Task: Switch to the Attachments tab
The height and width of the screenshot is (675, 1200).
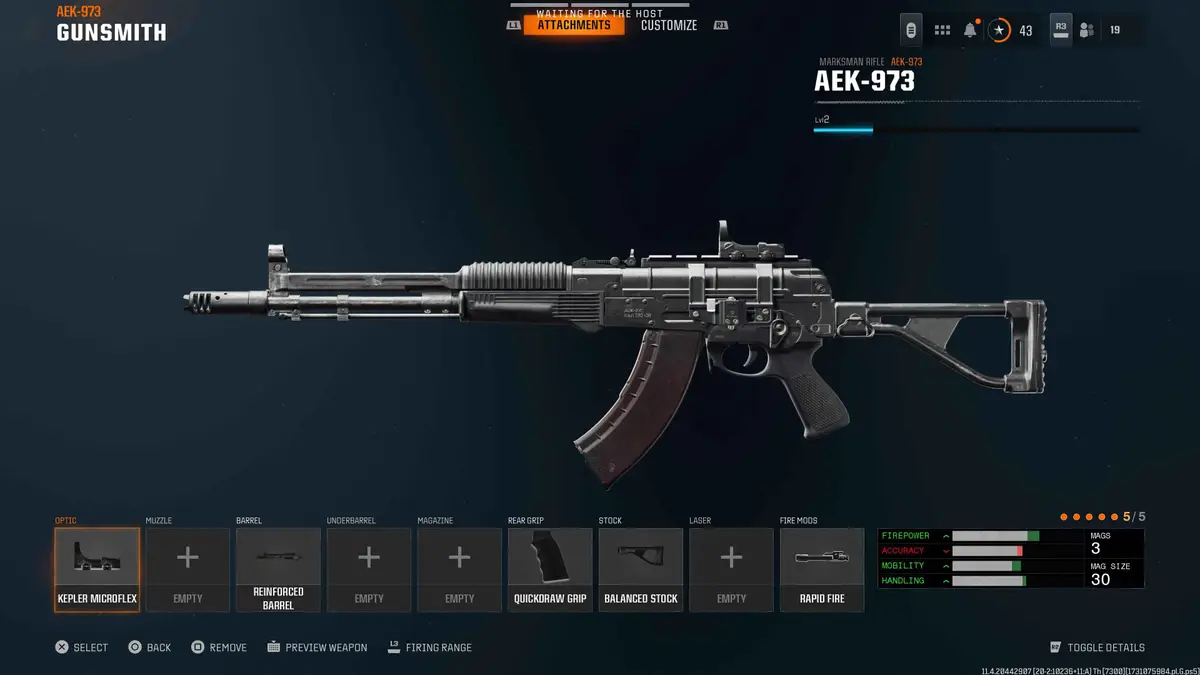Action: pyautogui.click(x=573, y=25)
